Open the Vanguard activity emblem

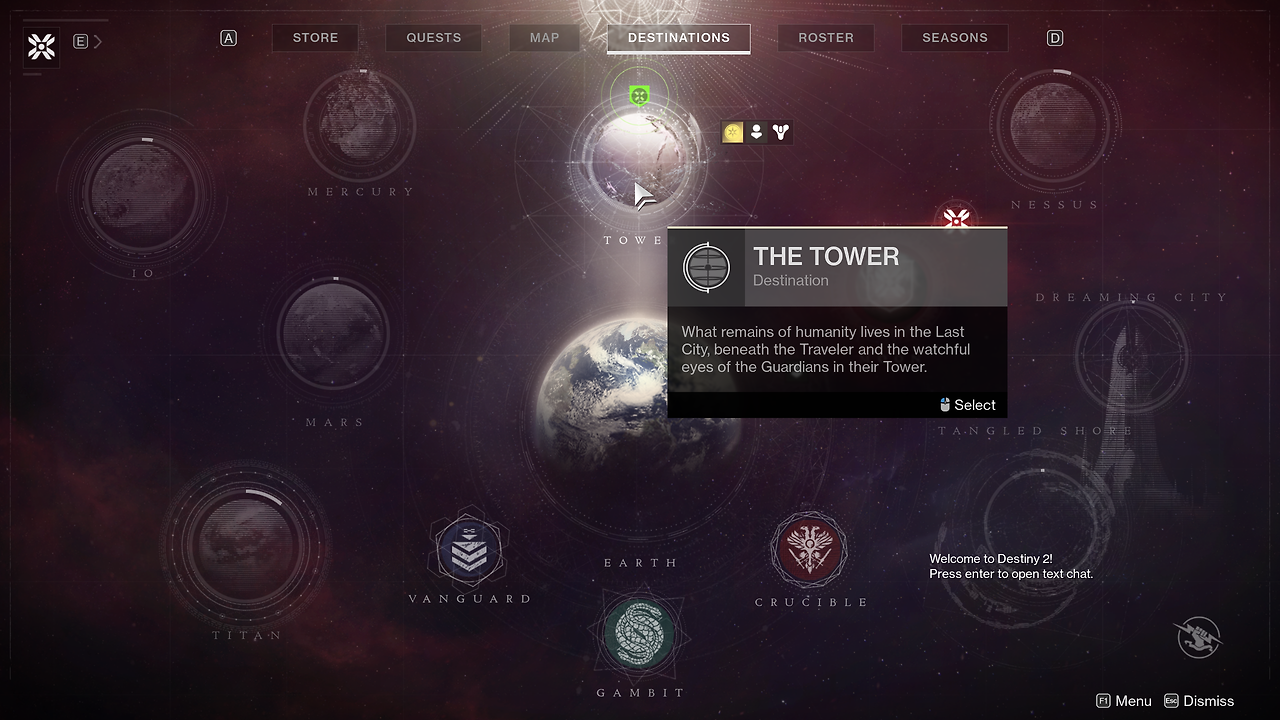tap(469, 550)
